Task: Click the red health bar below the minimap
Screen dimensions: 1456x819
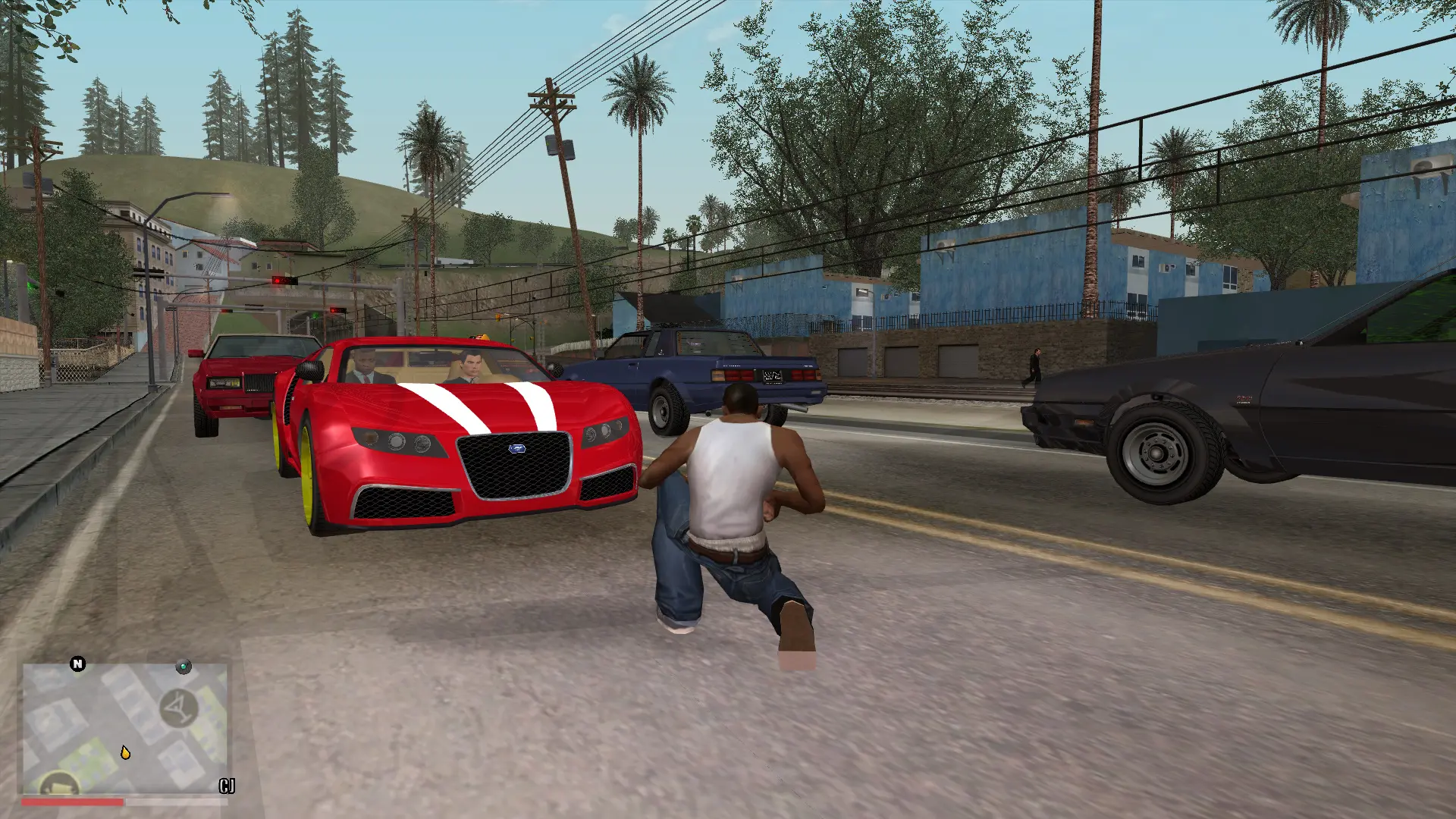Action: coord(73,802)
